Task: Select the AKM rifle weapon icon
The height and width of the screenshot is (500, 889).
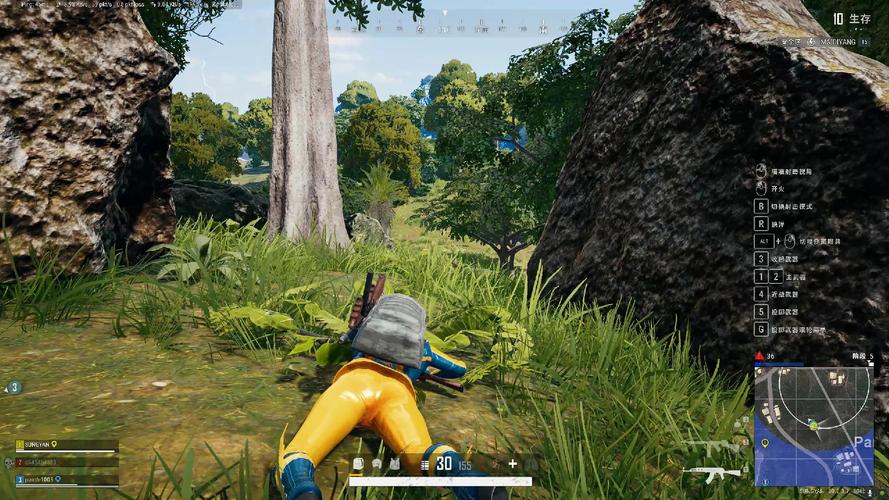Action: coord(711,473)
